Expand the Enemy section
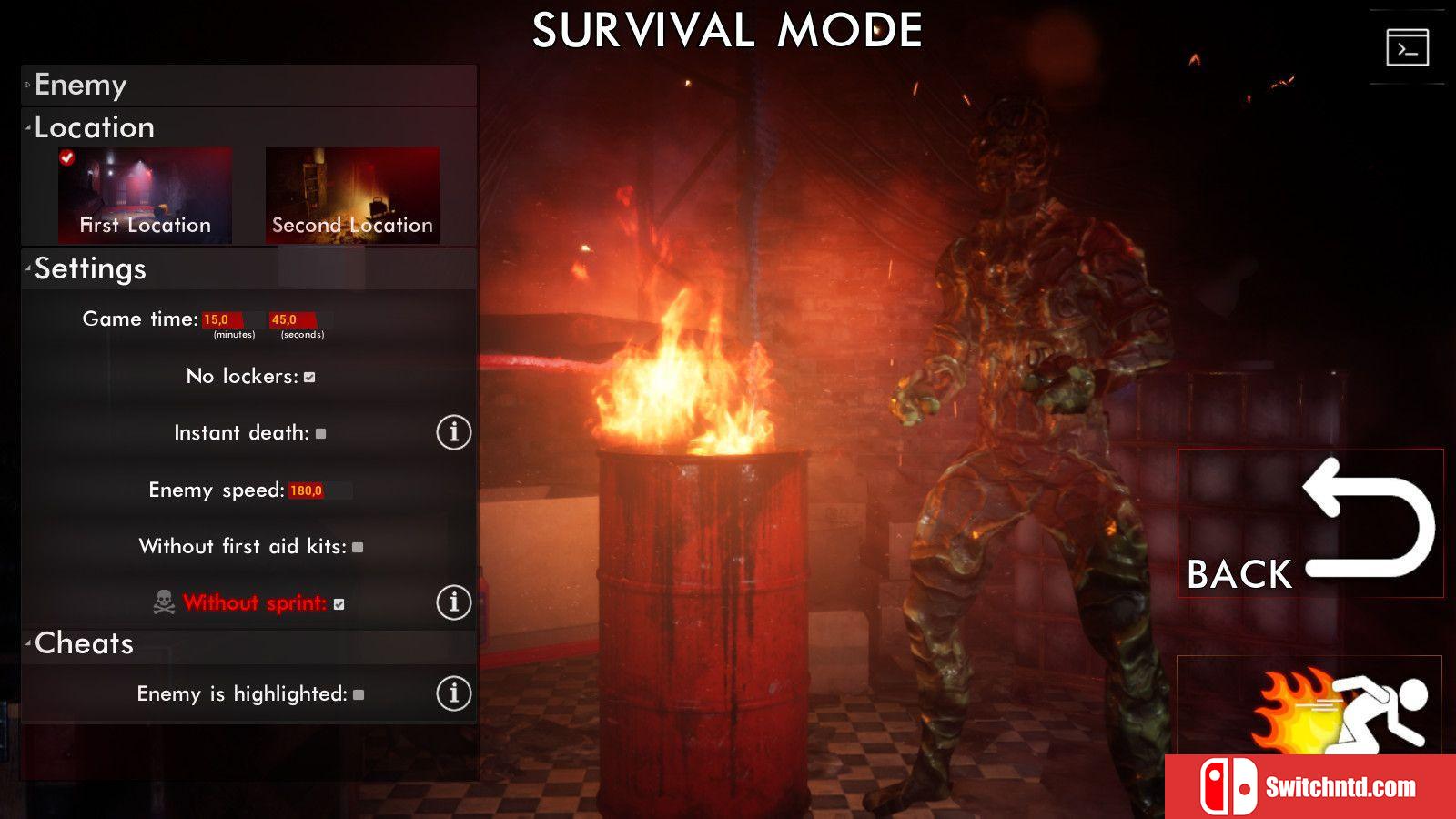Image resolution: width=1456 pixels, height=819 pixels. 80,86
